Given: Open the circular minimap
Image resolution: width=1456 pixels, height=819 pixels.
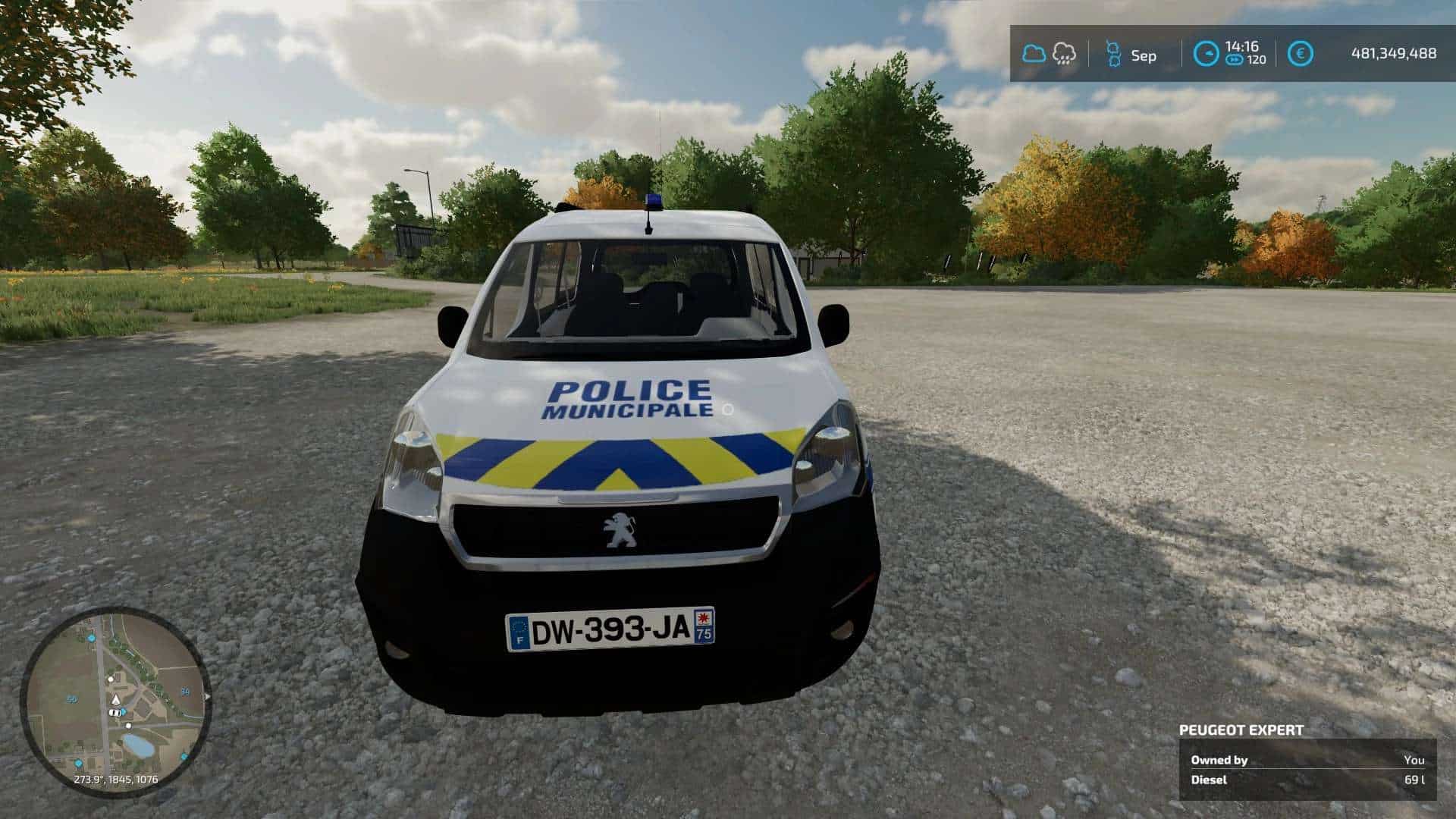Looking at the screenshot, I should [115, 701].
